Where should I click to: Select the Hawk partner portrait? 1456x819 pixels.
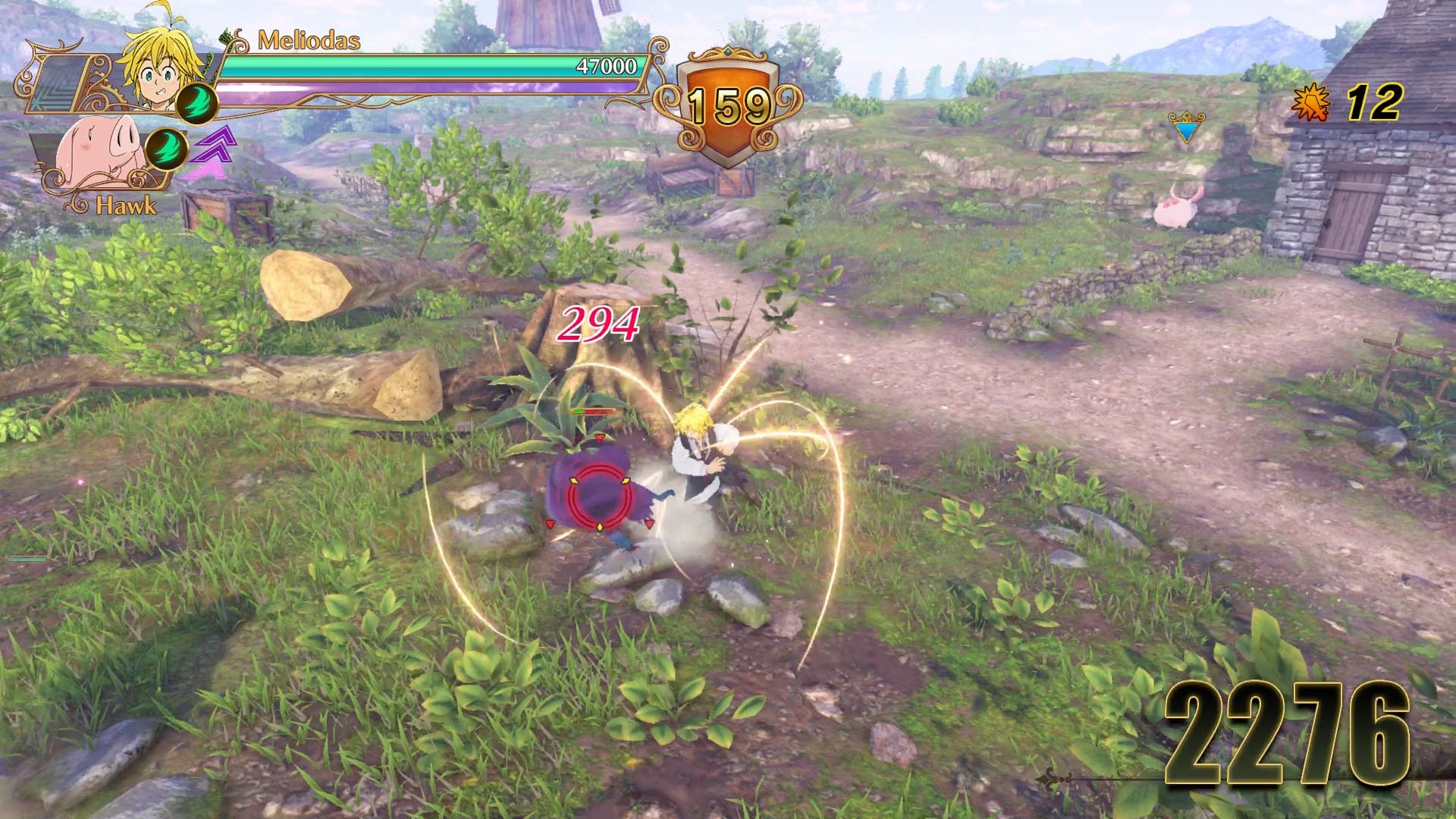pos(99,152)
